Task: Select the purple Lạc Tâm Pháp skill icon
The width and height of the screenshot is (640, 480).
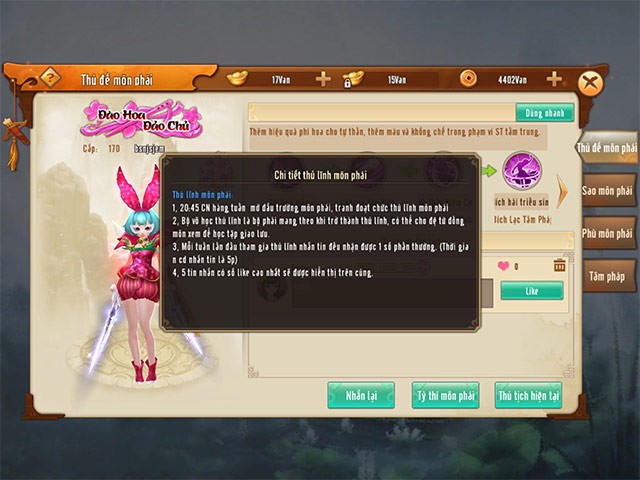Action: (x=521, y=170)
